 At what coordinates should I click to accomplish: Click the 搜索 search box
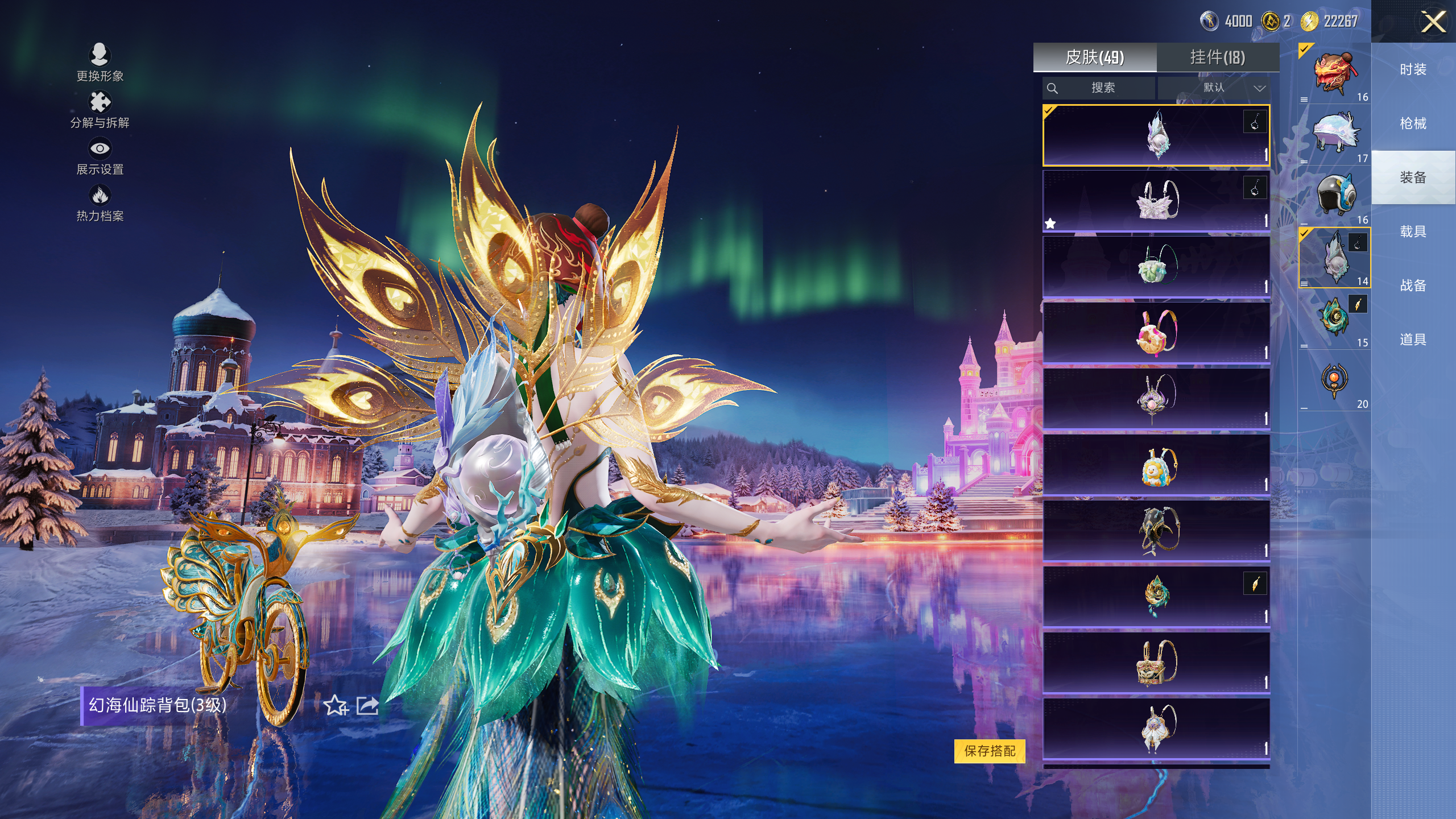[x=1099, y=88]
